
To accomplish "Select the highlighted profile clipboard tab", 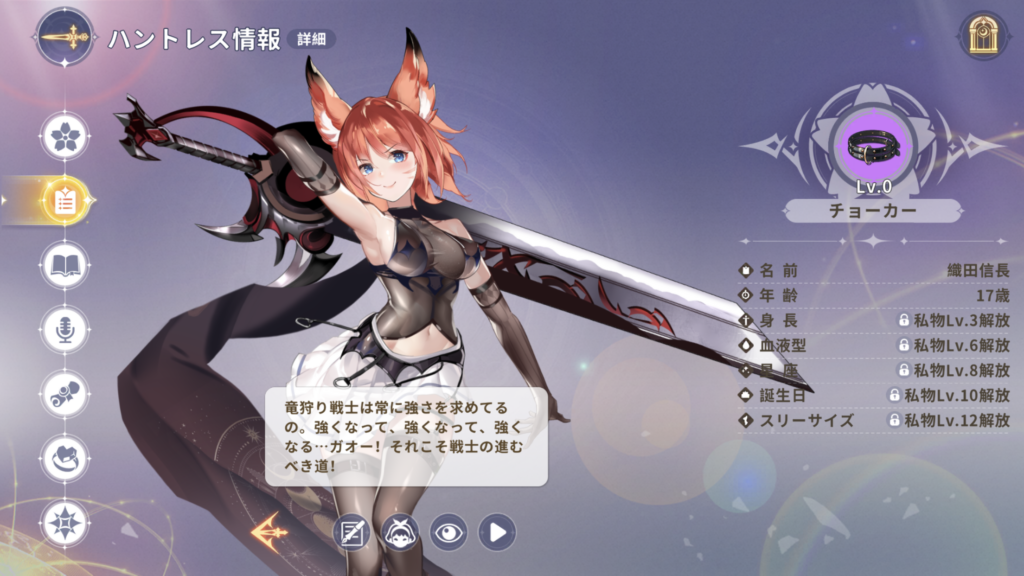I will pyautogui.click(x=65, y=200).
